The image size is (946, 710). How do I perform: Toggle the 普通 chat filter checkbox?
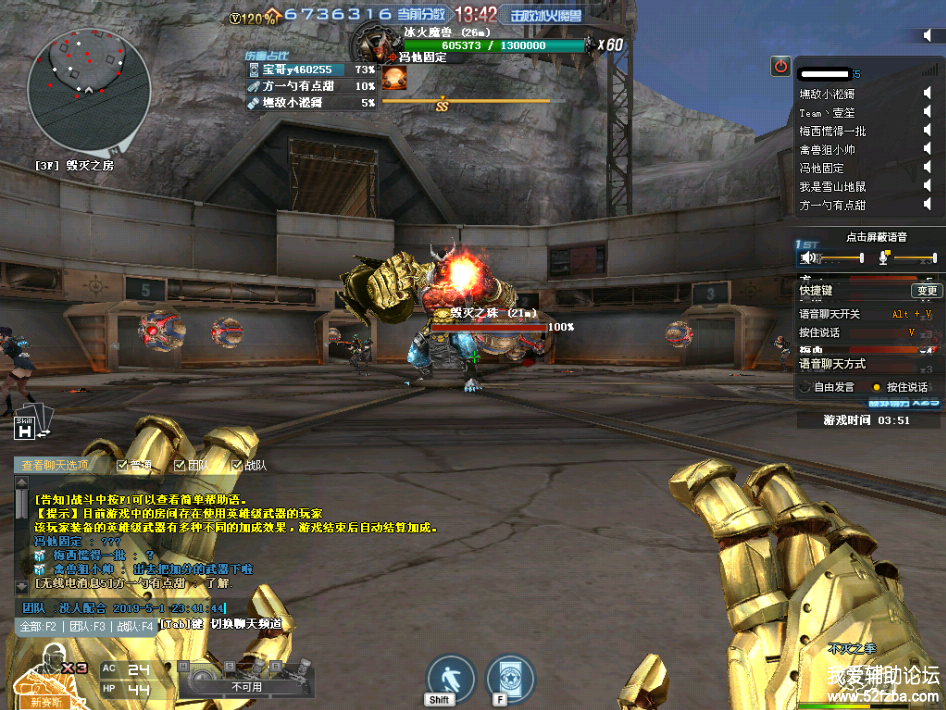(122, 465)
